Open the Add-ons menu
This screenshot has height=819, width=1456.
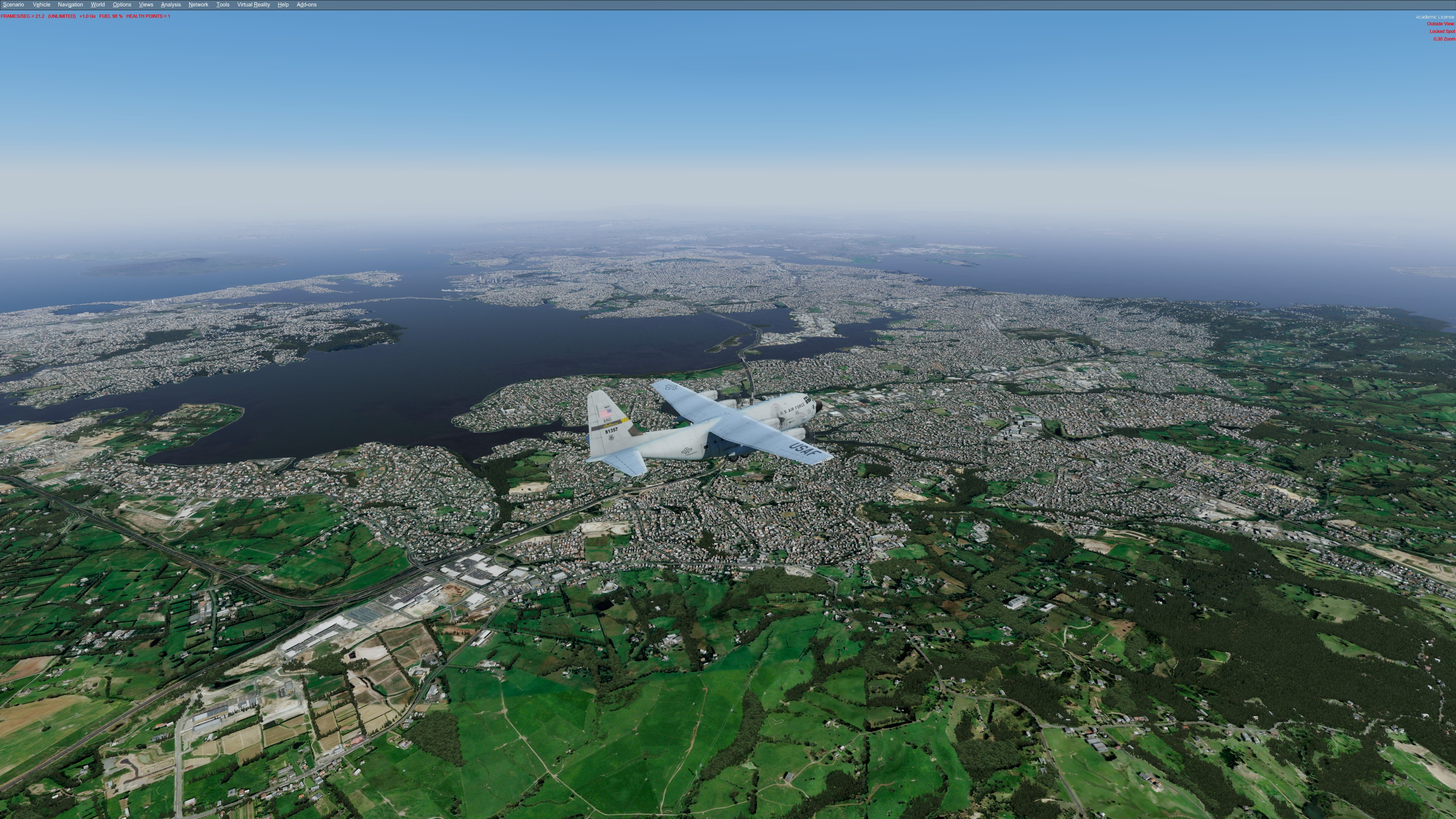coord(306,5)
